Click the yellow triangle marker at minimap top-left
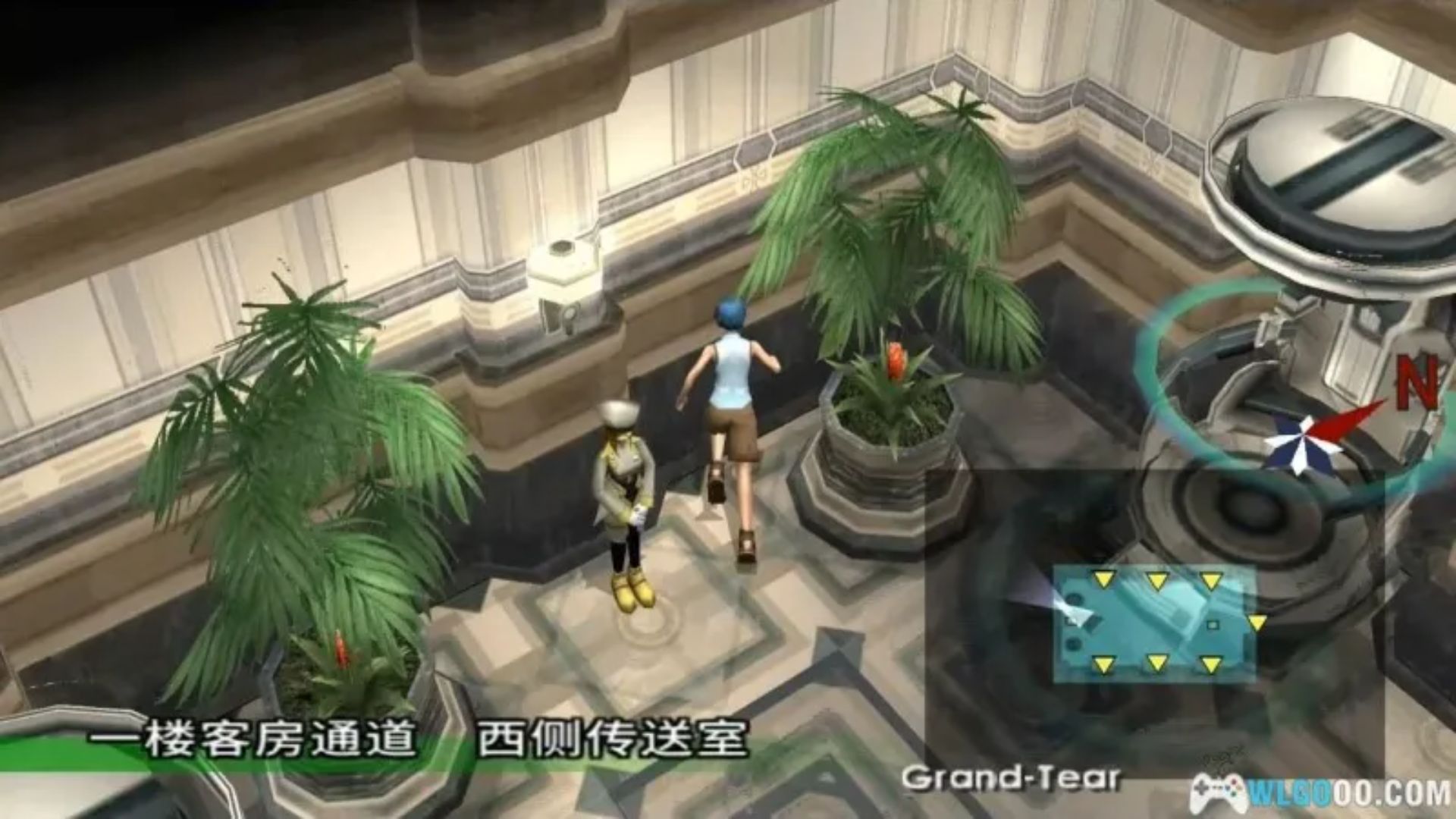 point(1104,579)
